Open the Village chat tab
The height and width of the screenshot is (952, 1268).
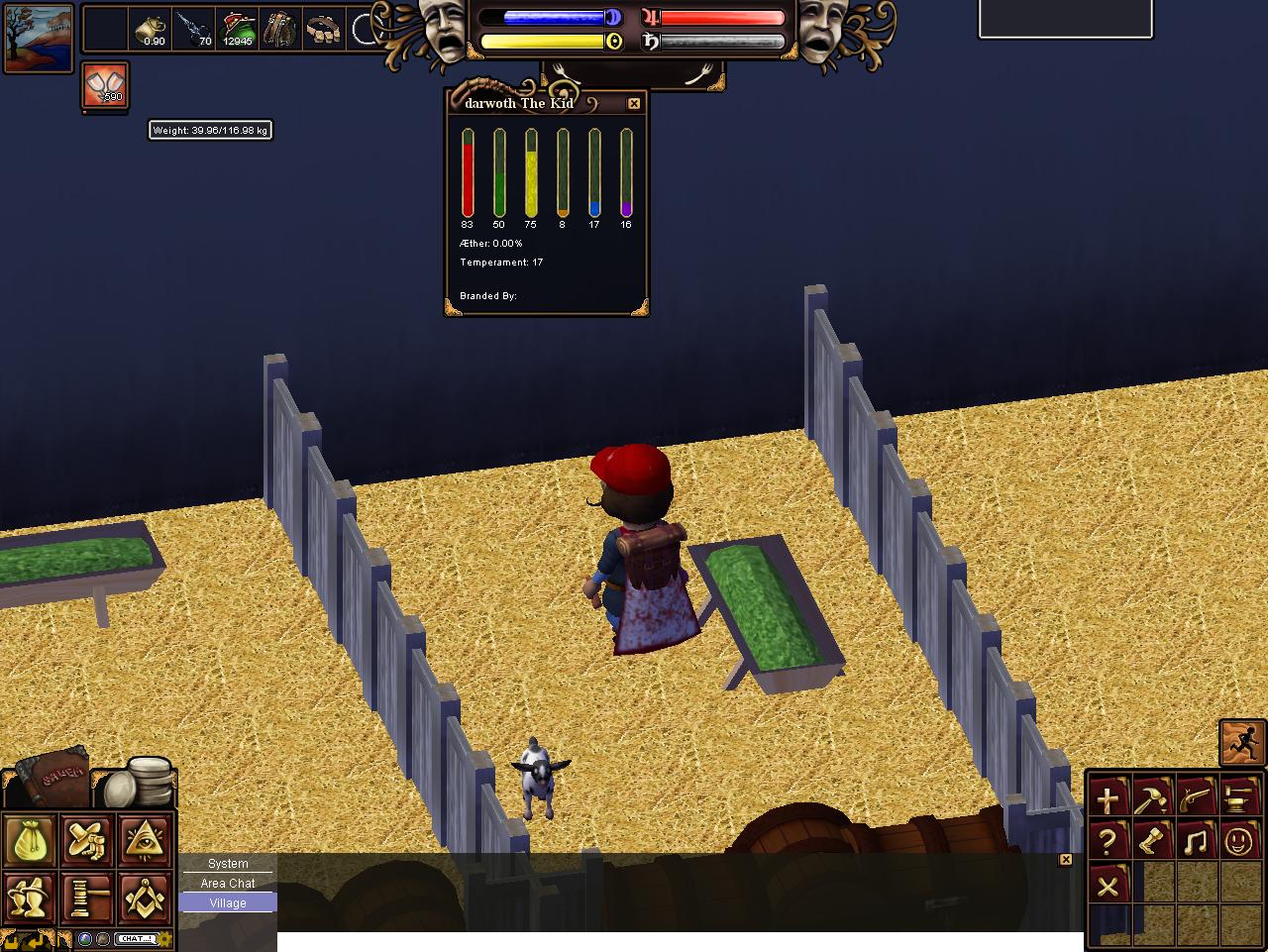point(228,902)
